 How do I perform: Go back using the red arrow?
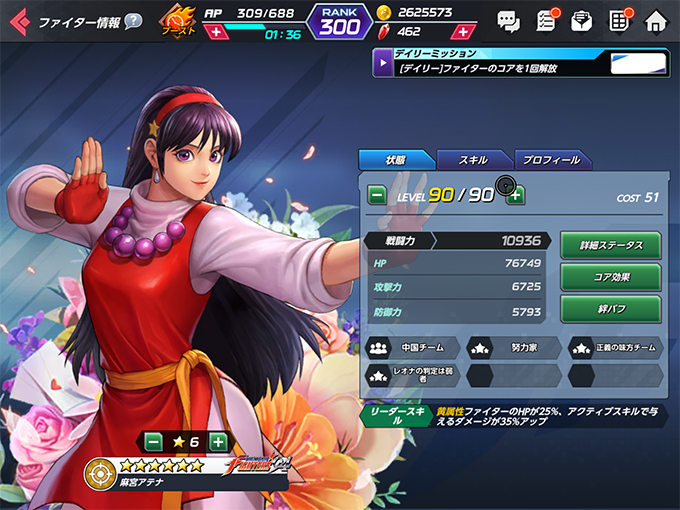[18, 21]
